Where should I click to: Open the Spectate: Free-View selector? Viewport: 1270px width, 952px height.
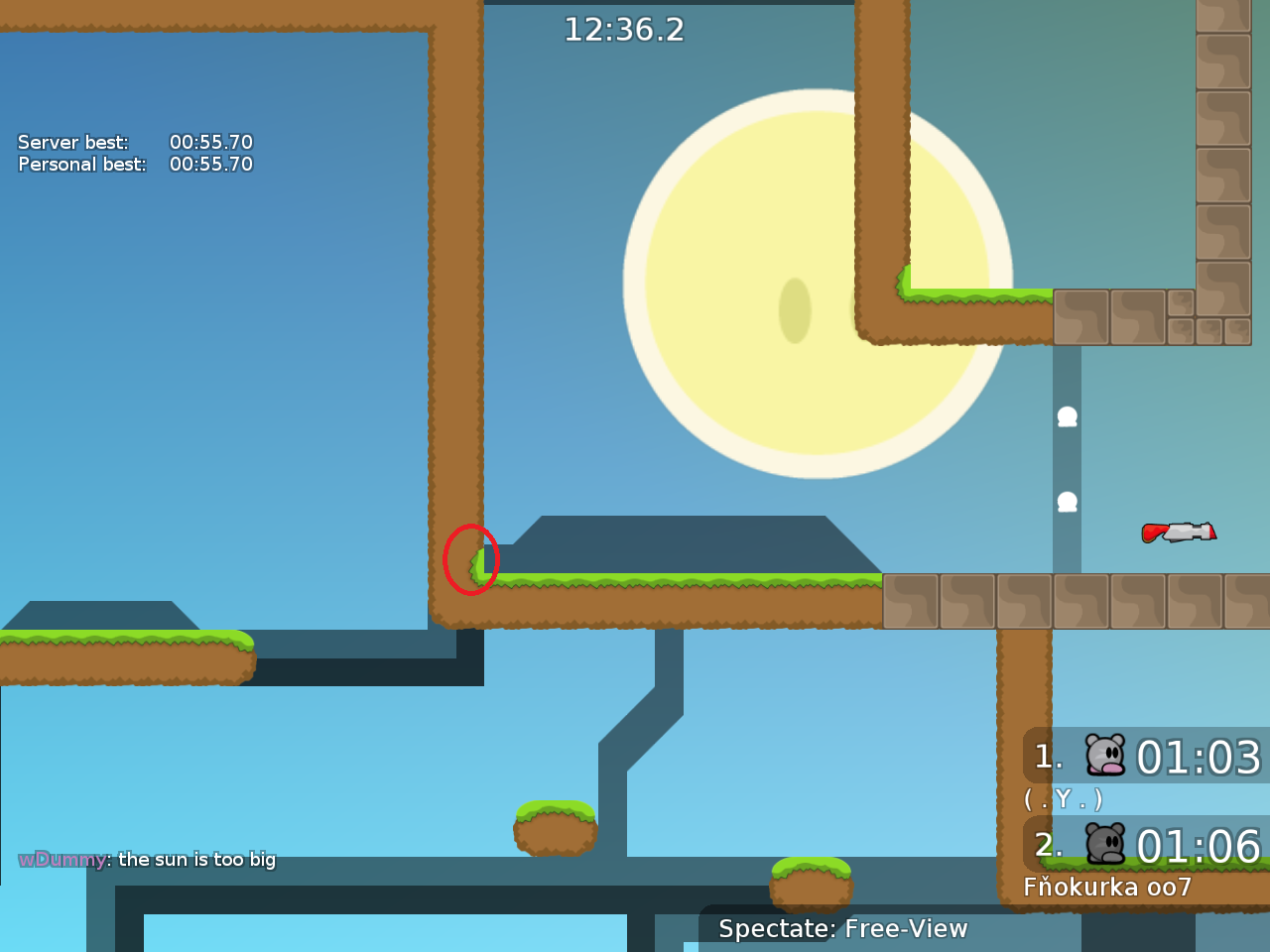coord(840,929)
